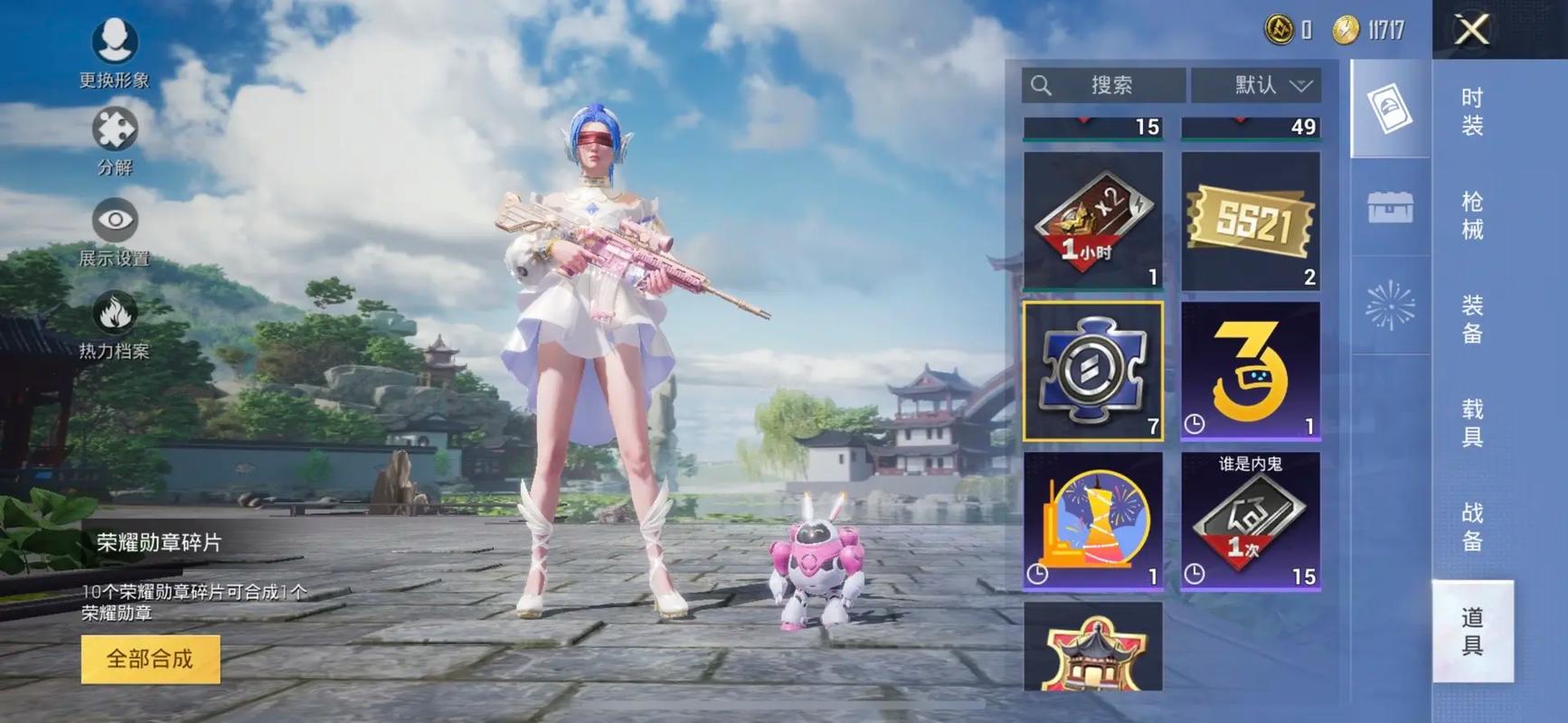The width and height of the screenshot is (1568, 723).
Task: Switch to the 战备 combat readiness tab
Action: [1472, 527]
